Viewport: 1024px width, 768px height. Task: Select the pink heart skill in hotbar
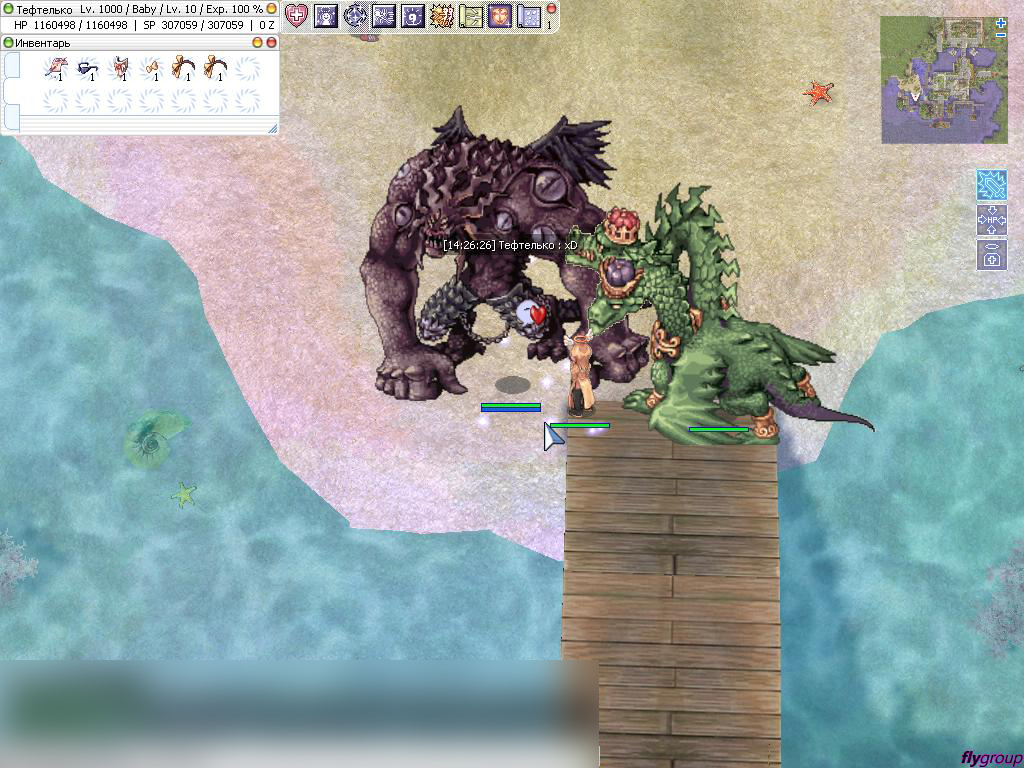pos(296,15)
